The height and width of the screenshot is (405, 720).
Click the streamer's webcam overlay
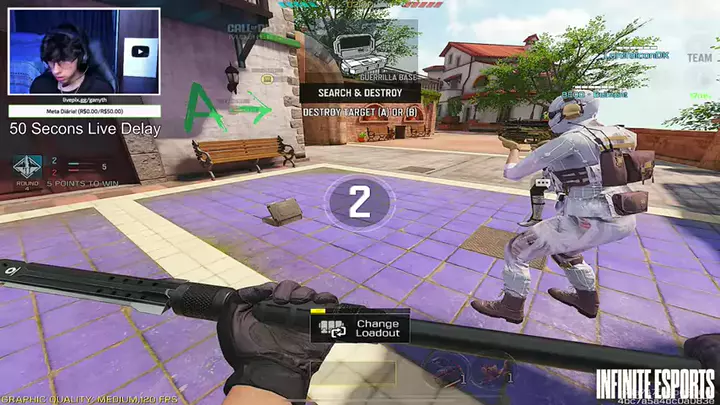click(84, 52)
